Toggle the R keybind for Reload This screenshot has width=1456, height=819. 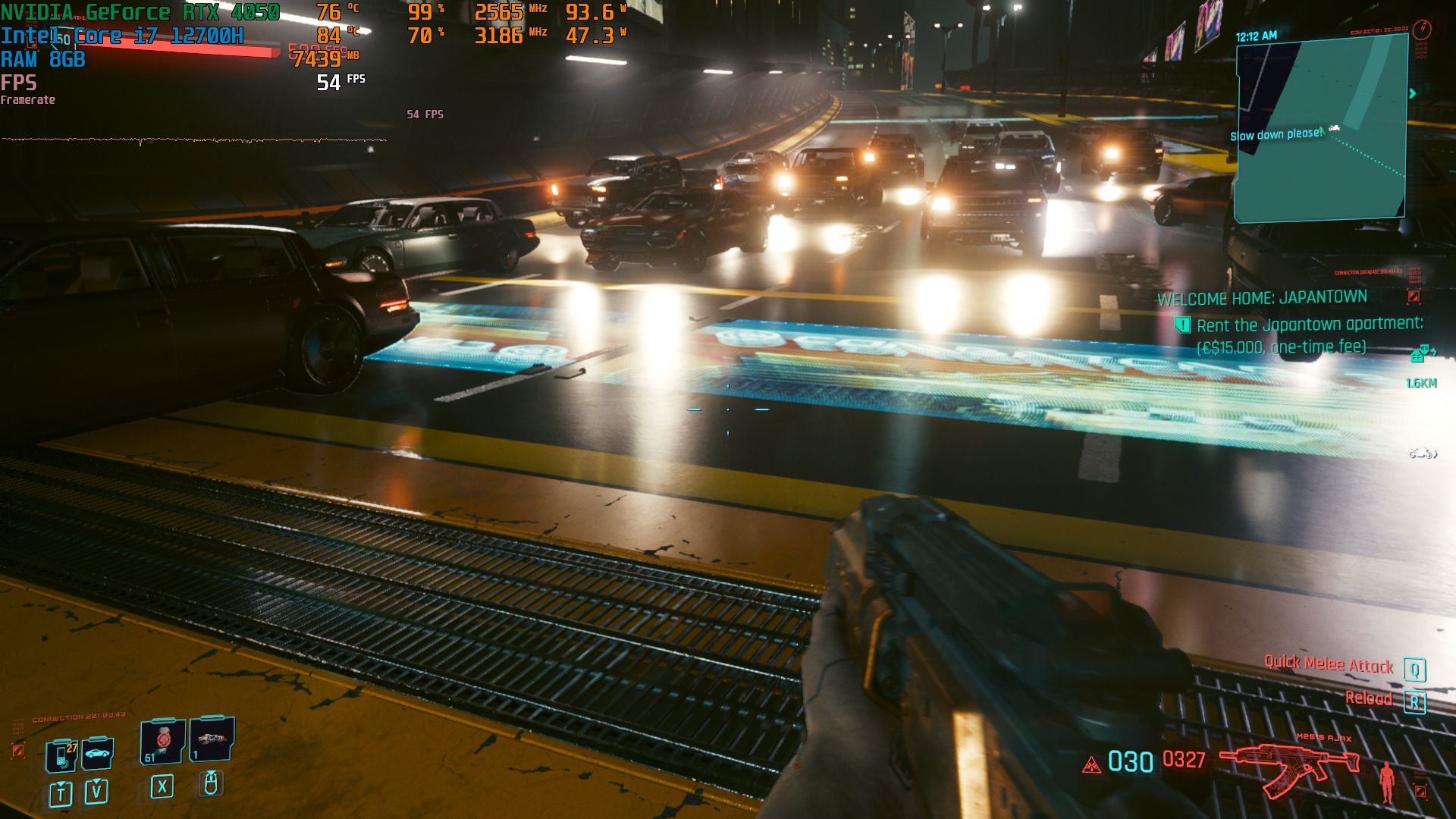click(1415, 702)
